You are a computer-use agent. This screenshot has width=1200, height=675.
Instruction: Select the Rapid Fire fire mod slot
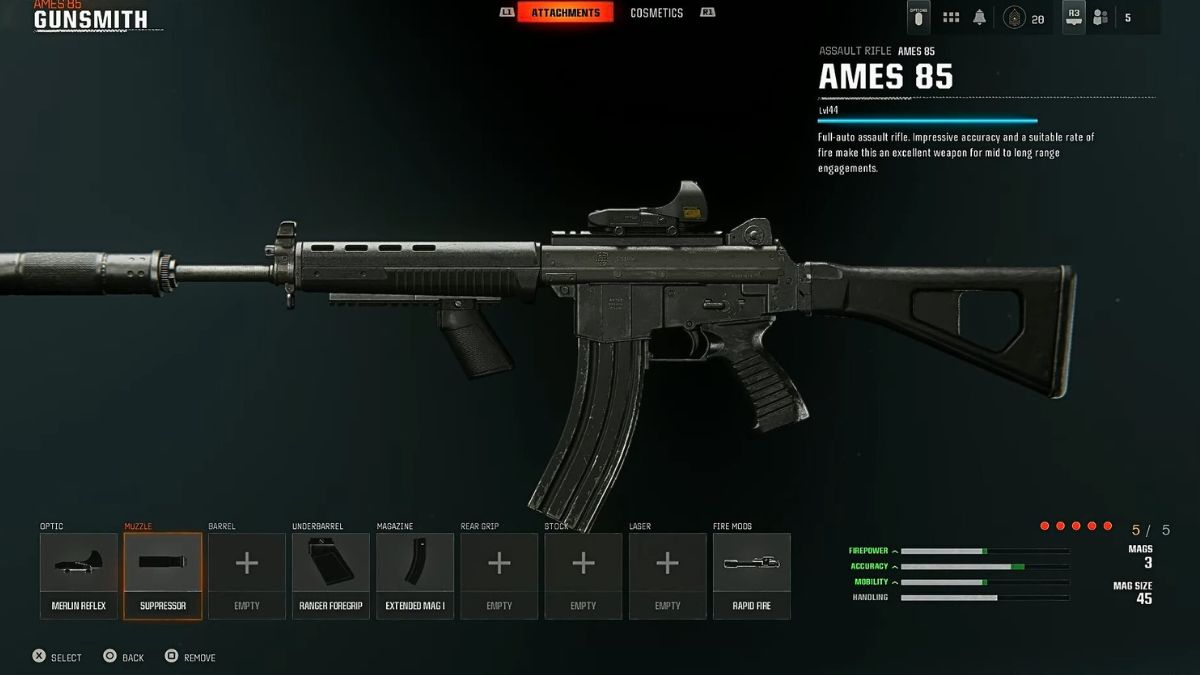[x=751, y=575]
